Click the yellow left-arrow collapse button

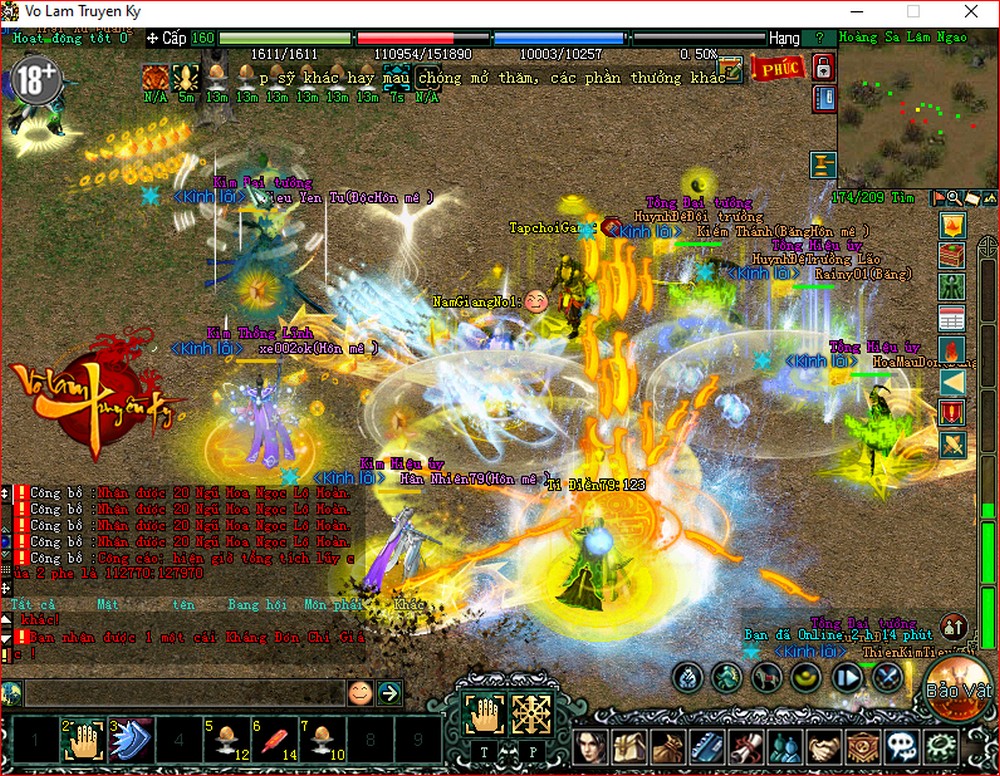(x=952, y=381)
